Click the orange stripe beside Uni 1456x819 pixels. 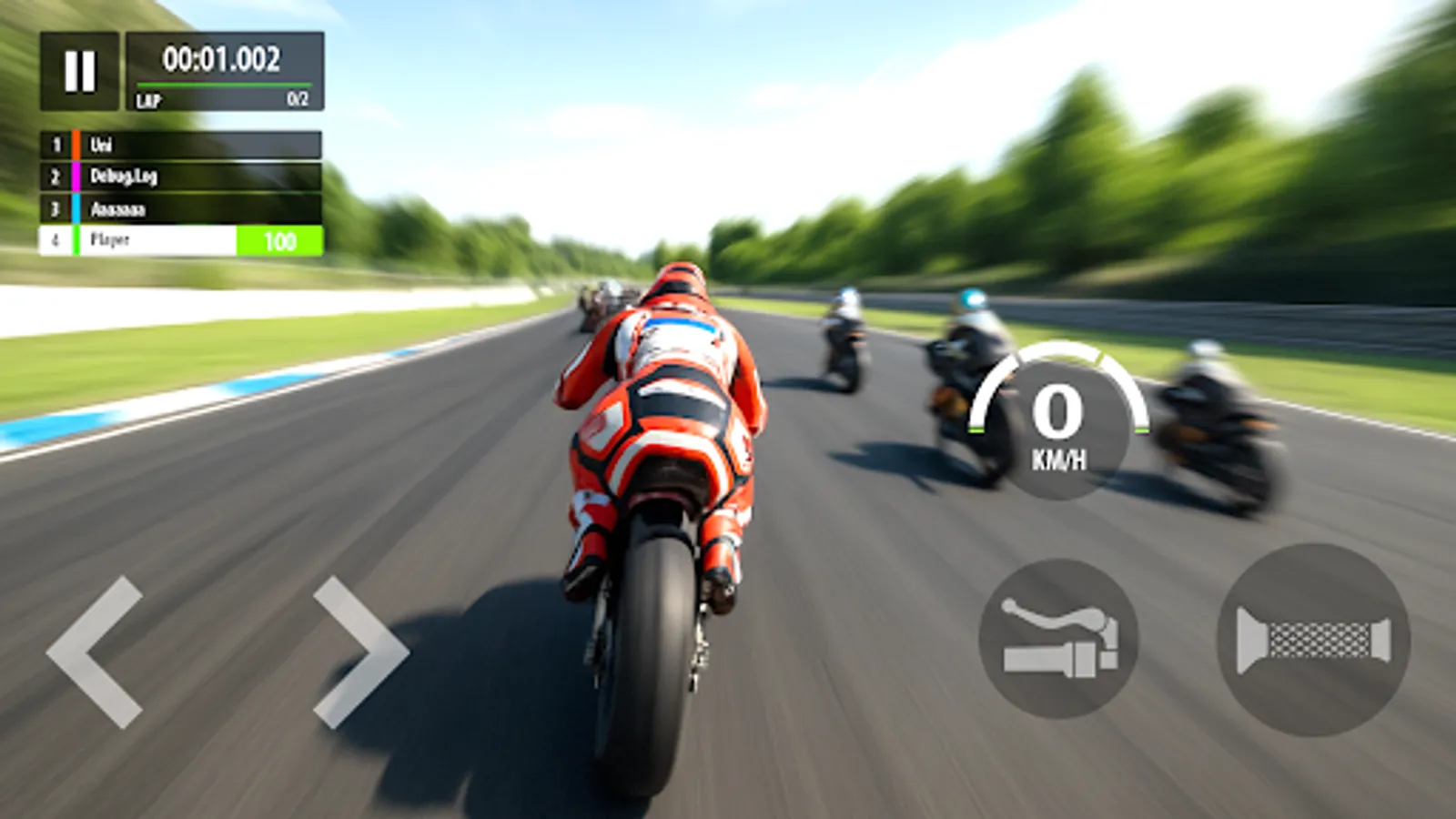tap(76, 144)
